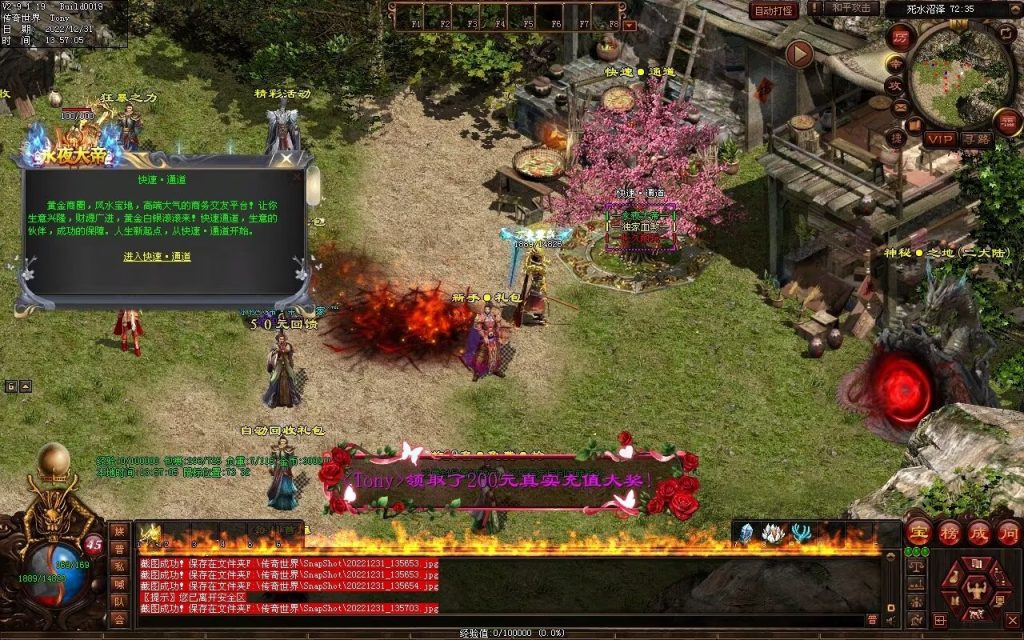
Task: Select the blue crystal item slot
Action: [x=746, y=534]
